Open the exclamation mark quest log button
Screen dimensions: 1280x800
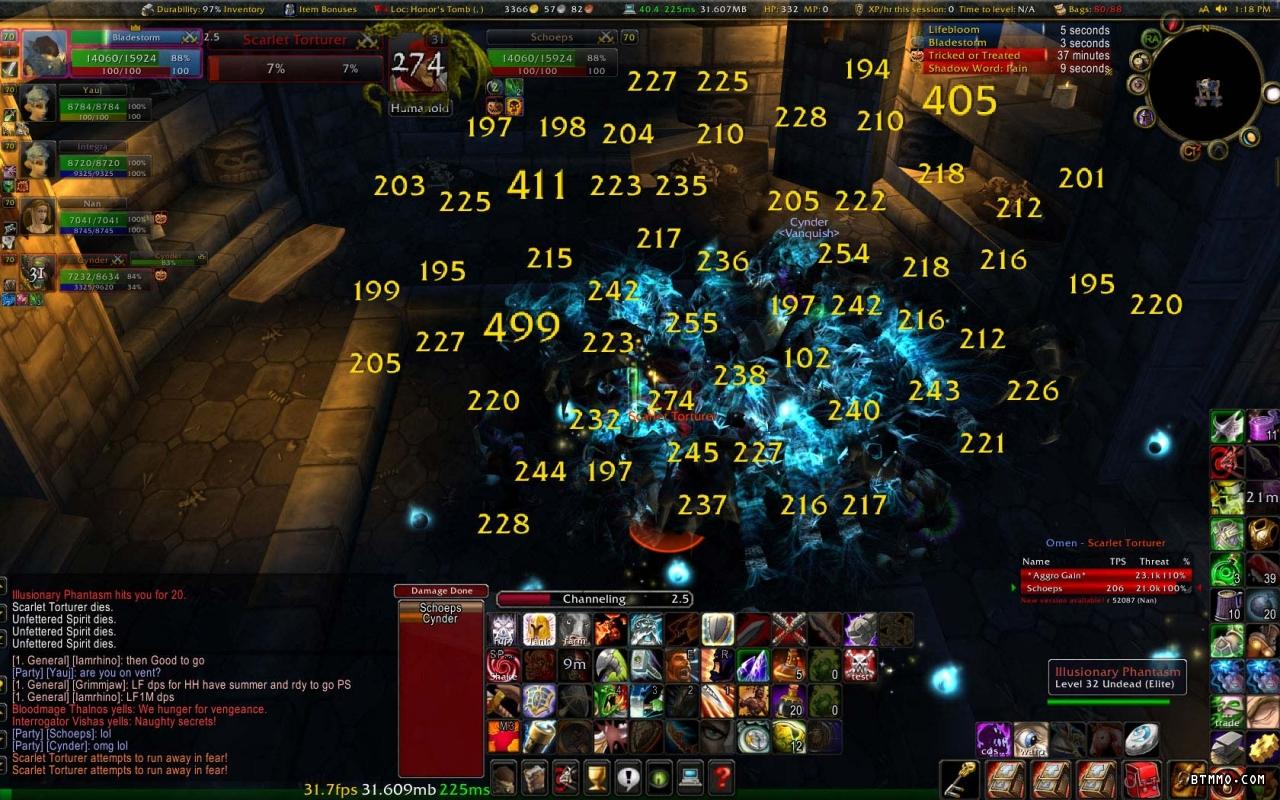(x=628, y=776)
